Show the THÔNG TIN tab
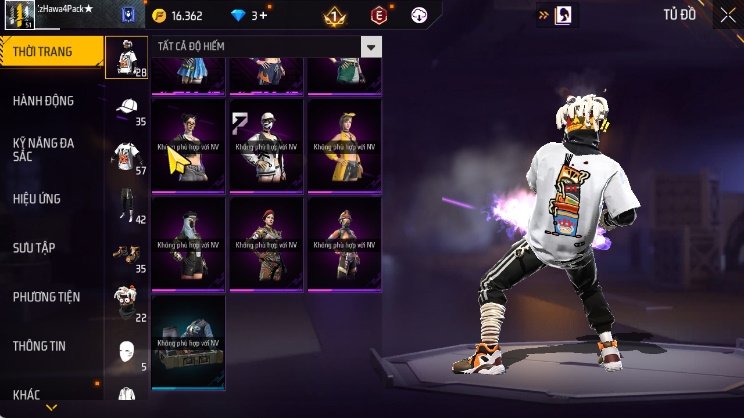Screen dimensions: 744x418 tap(40, 346)
